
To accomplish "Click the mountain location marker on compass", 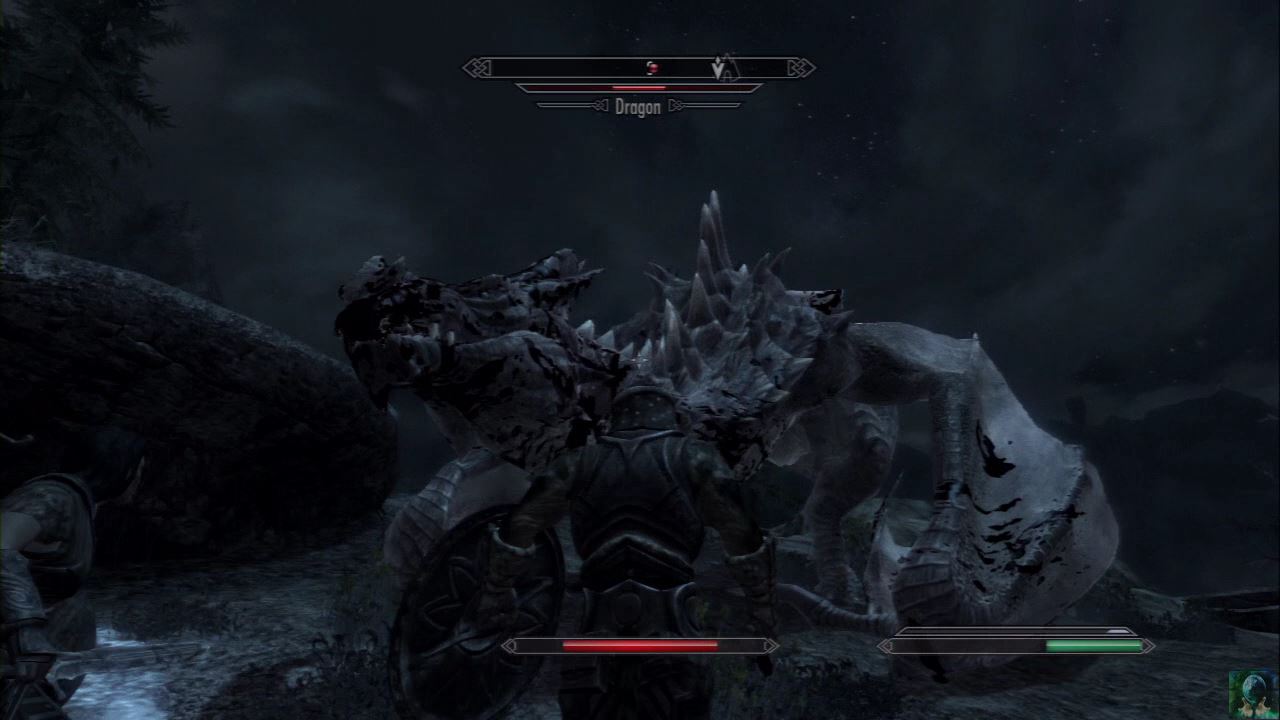I will pos(730,66).
